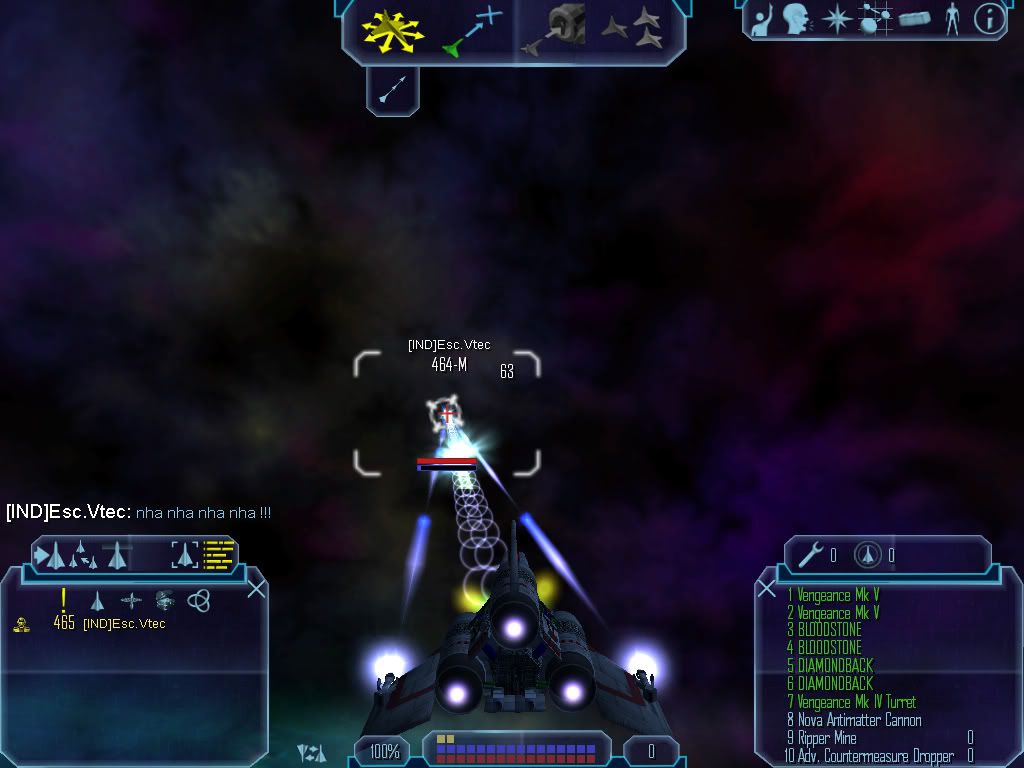The height and width of the screenshot is (768, 1024).
Task: Select [IND]Esc.Vtec in the contact list
Action: (124, 624)
